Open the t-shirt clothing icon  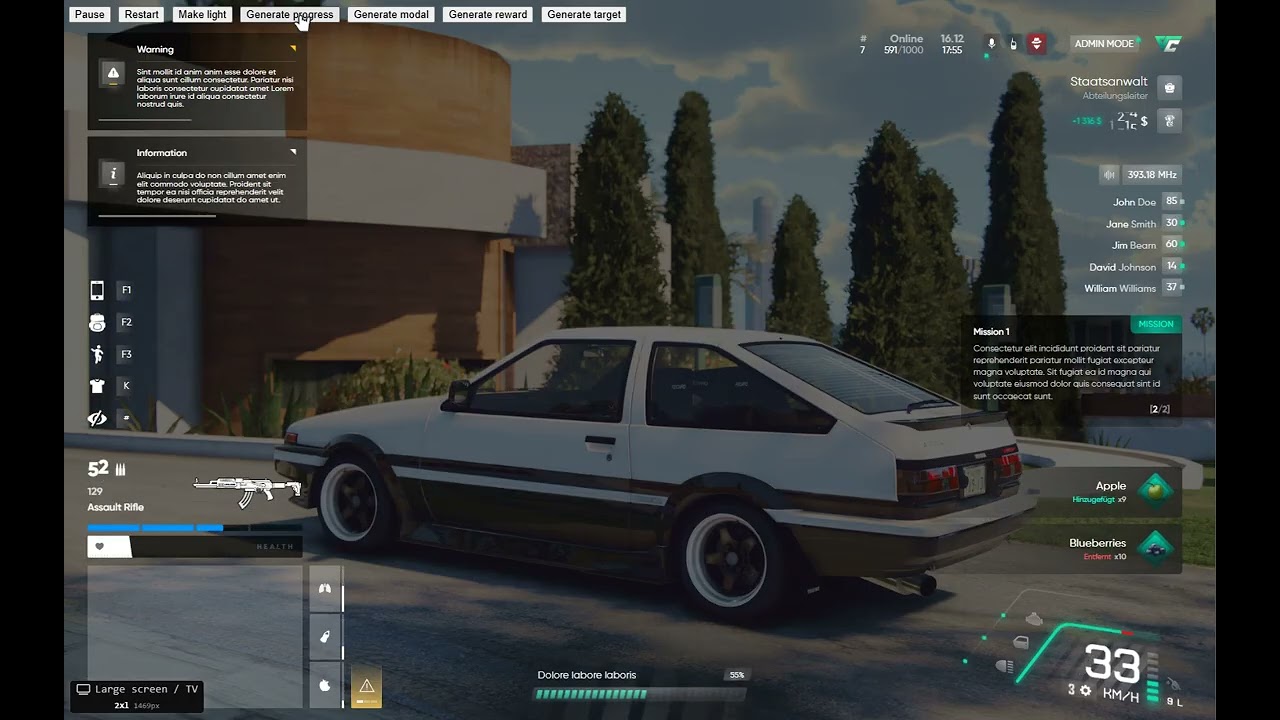coord(97,385)
